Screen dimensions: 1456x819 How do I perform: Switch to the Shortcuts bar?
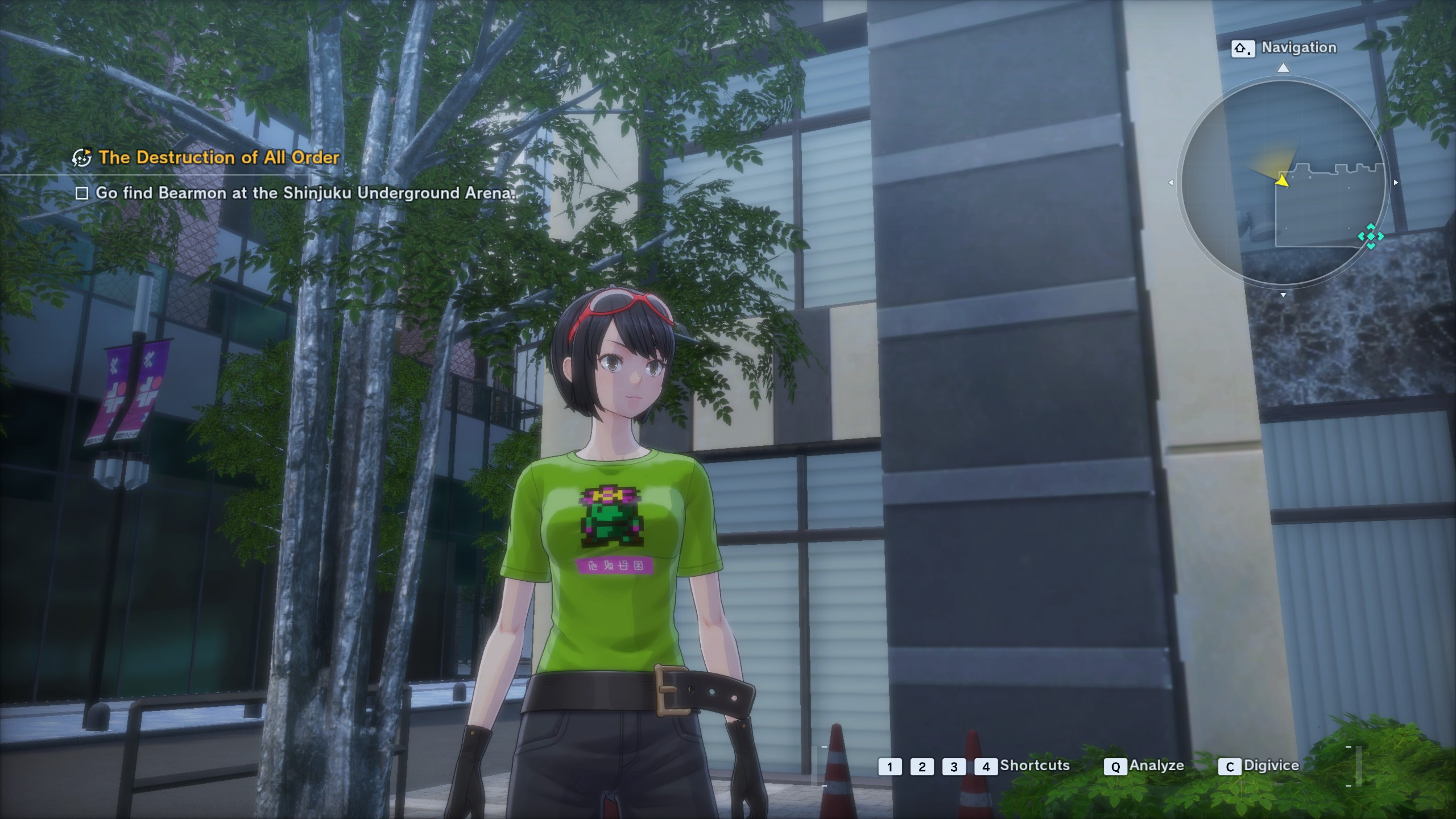1035,766
